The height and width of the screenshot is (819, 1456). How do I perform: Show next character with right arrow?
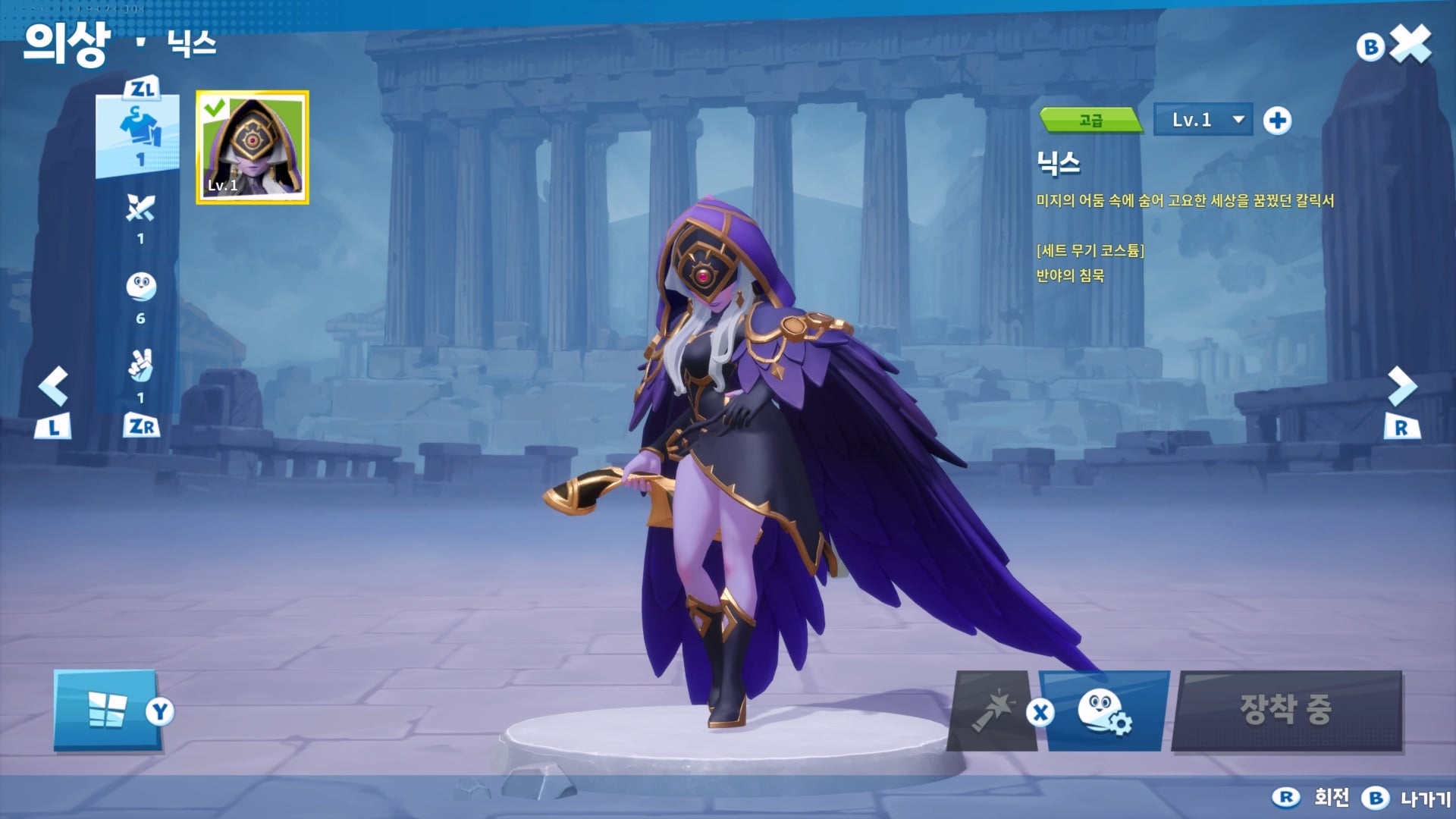(1401, 387)
